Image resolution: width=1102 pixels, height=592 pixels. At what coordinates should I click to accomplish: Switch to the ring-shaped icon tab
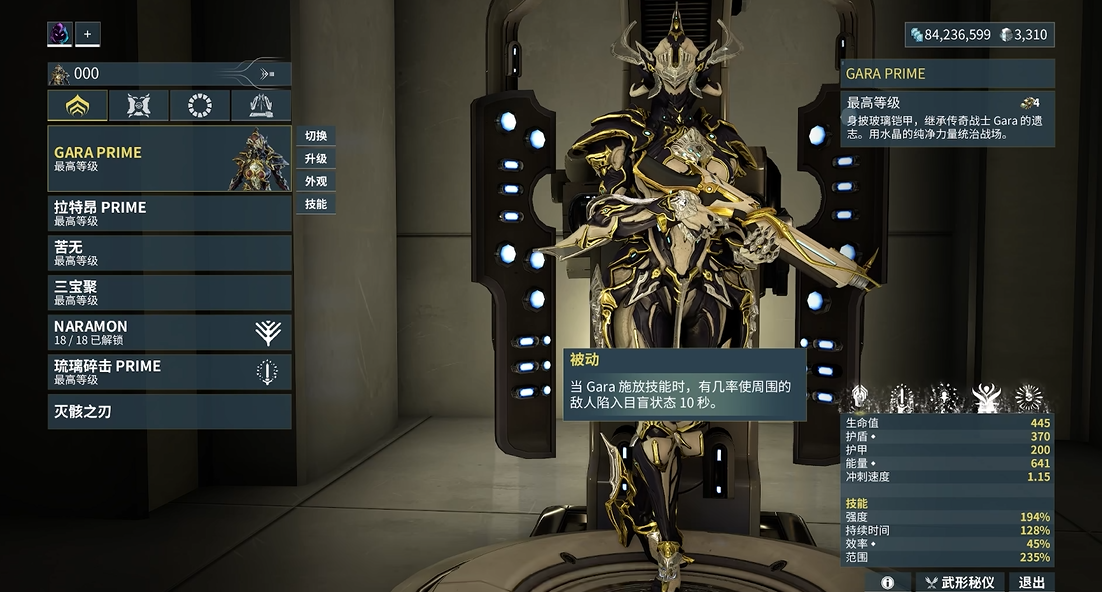pyautogui.click(x=200, y=105)
